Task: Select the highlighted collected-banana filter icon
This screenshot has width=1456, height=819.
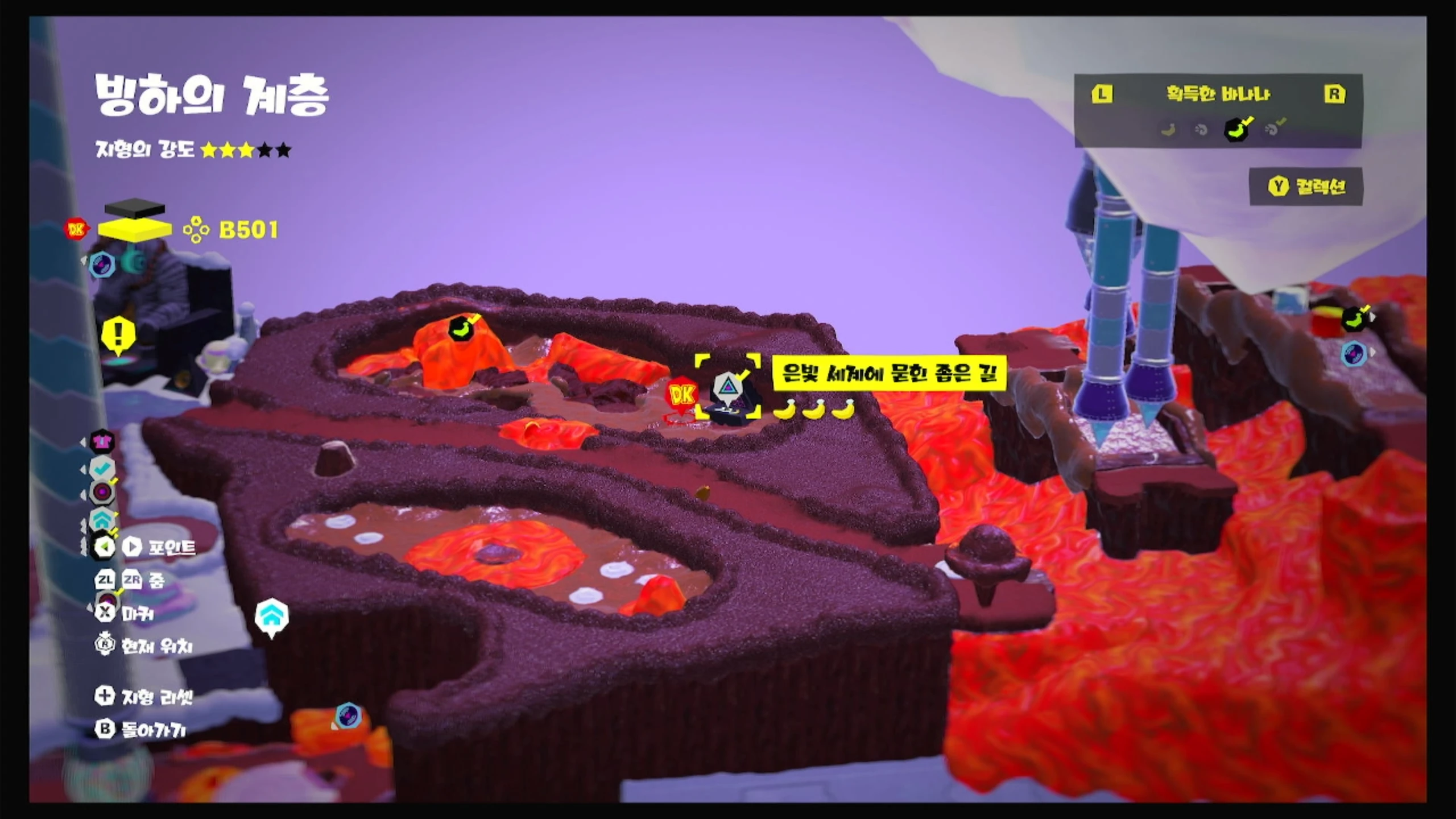Action: pos(1236,129)
